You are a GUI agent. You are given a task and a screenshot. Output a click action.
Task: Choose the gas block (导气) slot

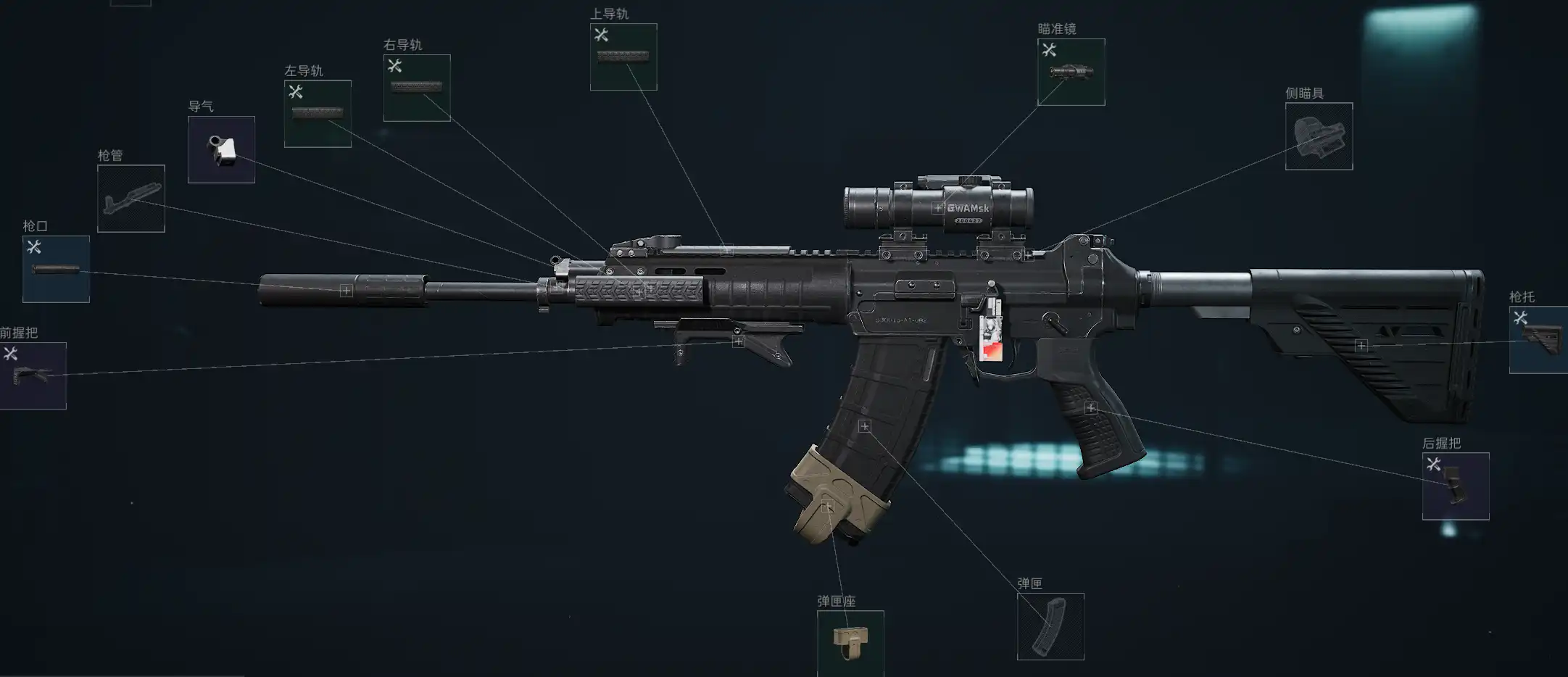pyautogui.click(x=221, y=149)
